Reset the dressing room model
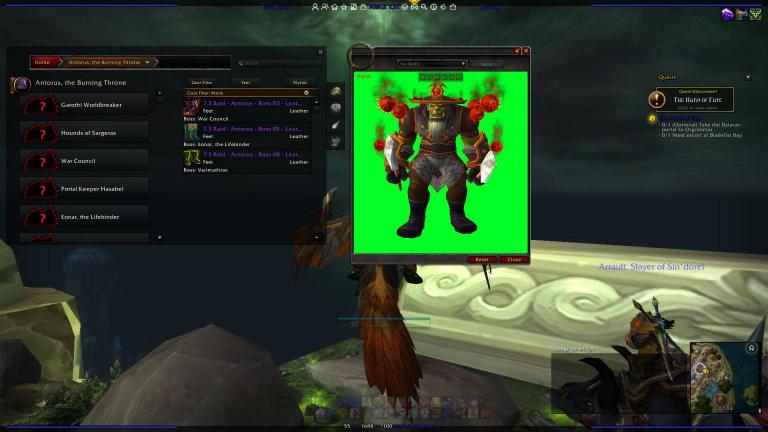 pyautogui.click(x=481, y=259)
